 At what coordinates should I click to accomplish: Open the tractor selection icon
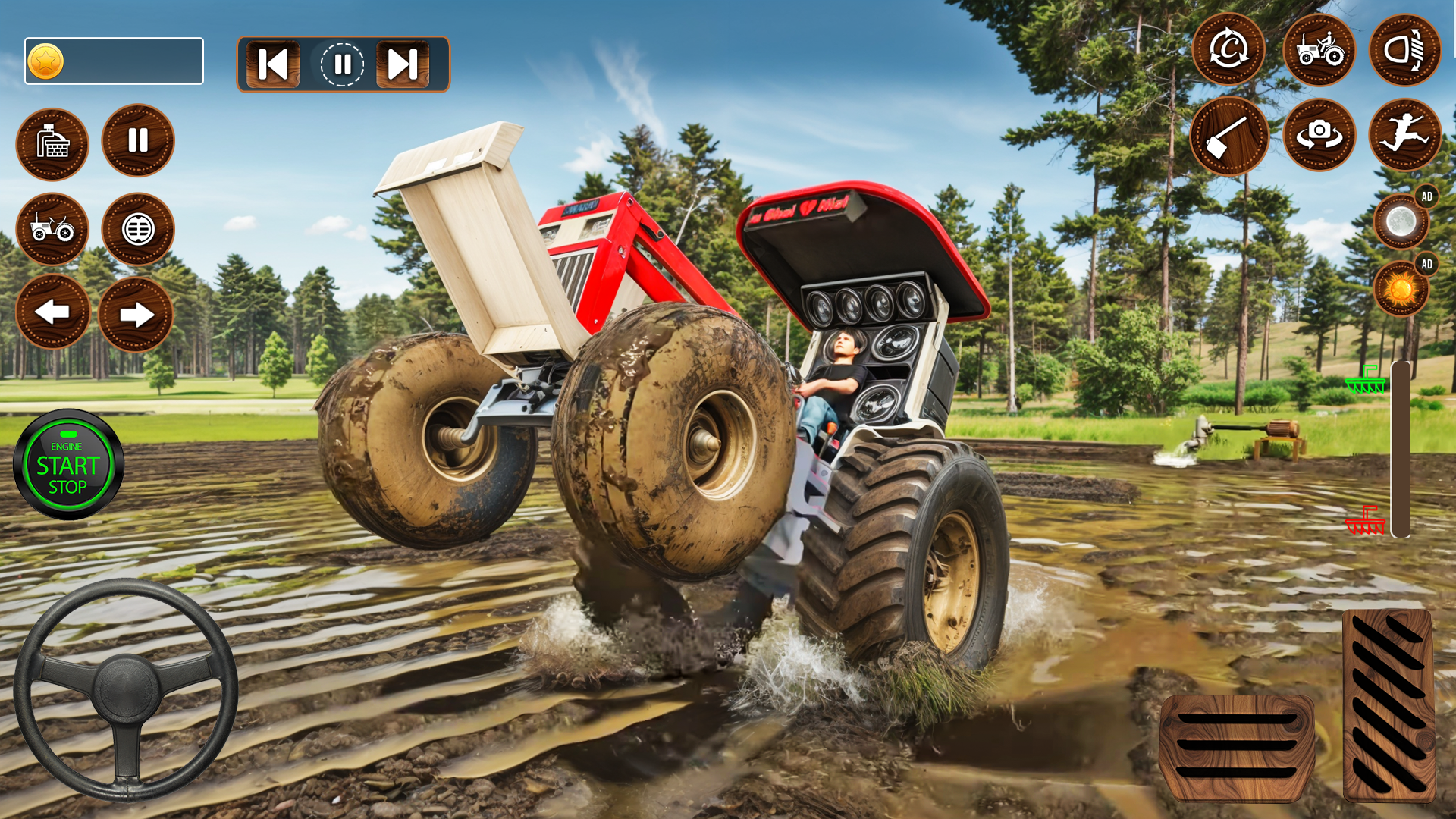[x=1319, y=50]
